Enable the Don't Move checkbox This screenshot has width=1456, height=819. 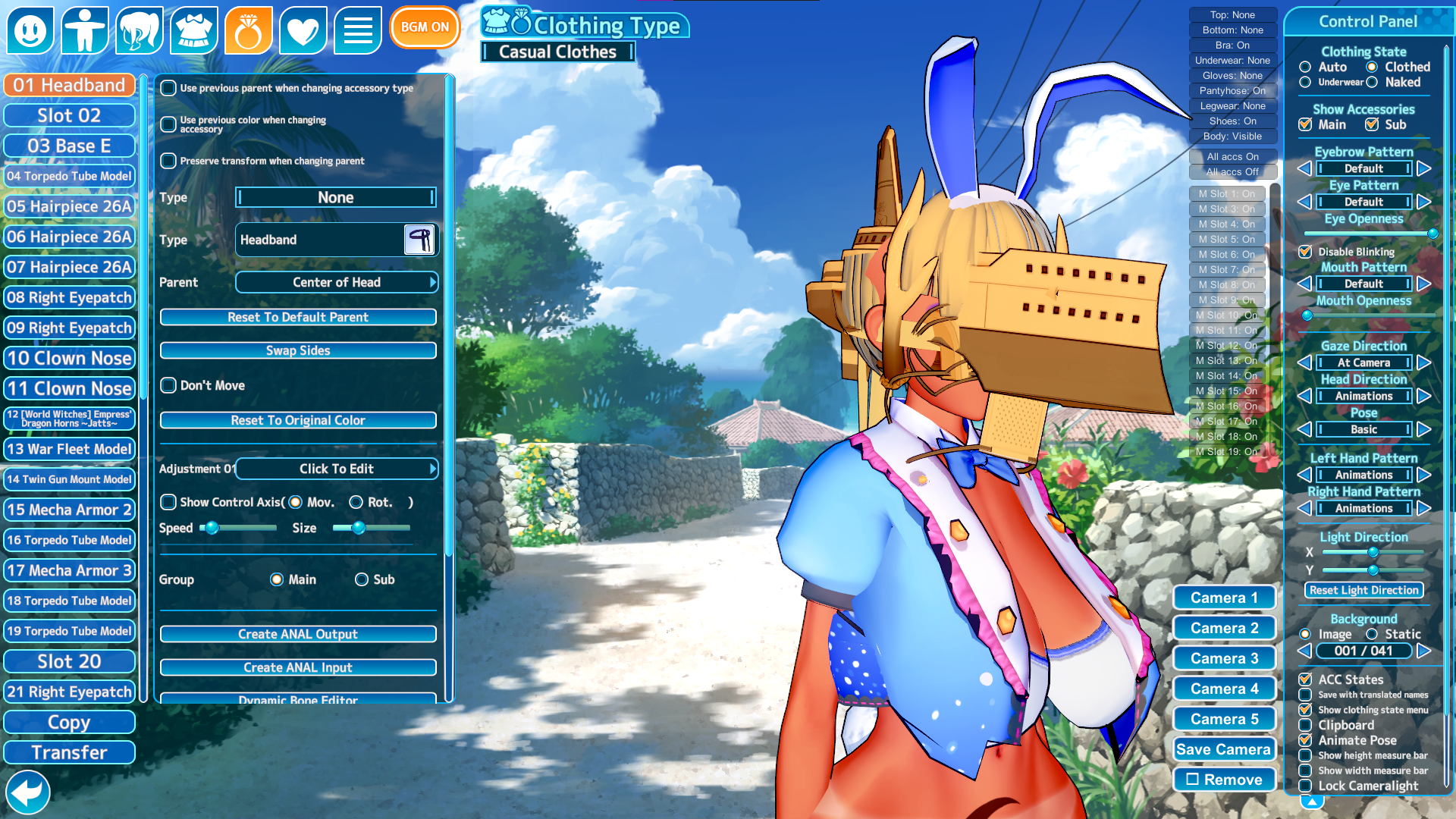[x=169, y=385]
